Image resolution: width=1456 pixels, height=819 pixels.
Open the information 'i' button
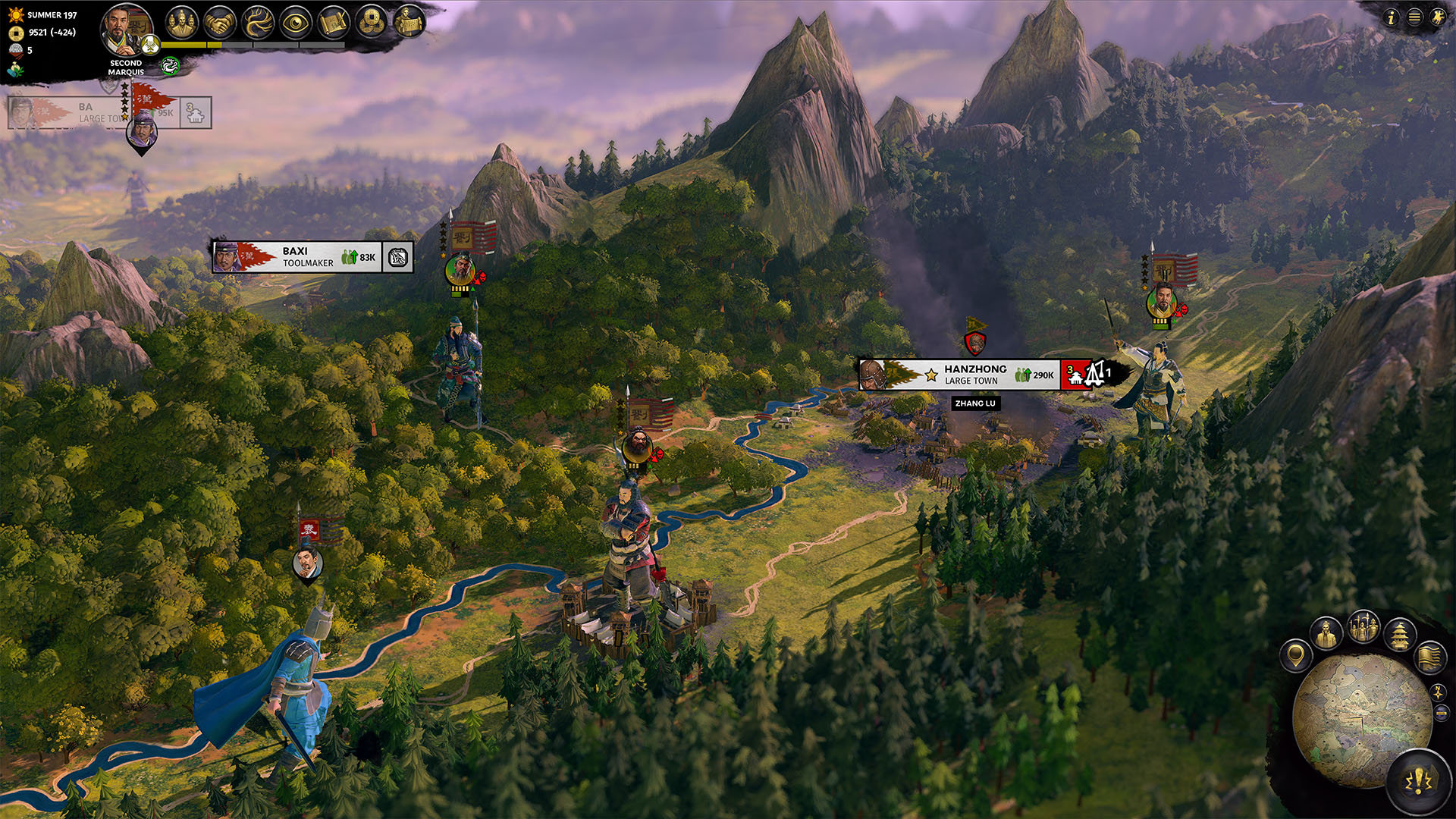click(x=1390, y=17)
